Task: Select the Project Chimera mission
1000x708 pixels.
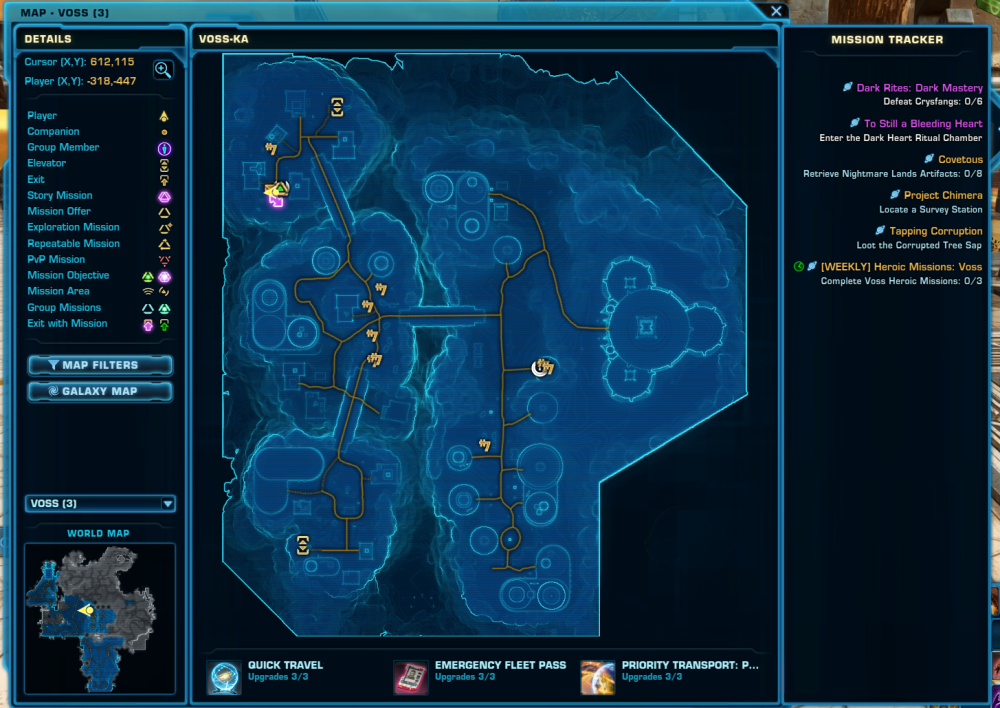Action: (943, 196)
